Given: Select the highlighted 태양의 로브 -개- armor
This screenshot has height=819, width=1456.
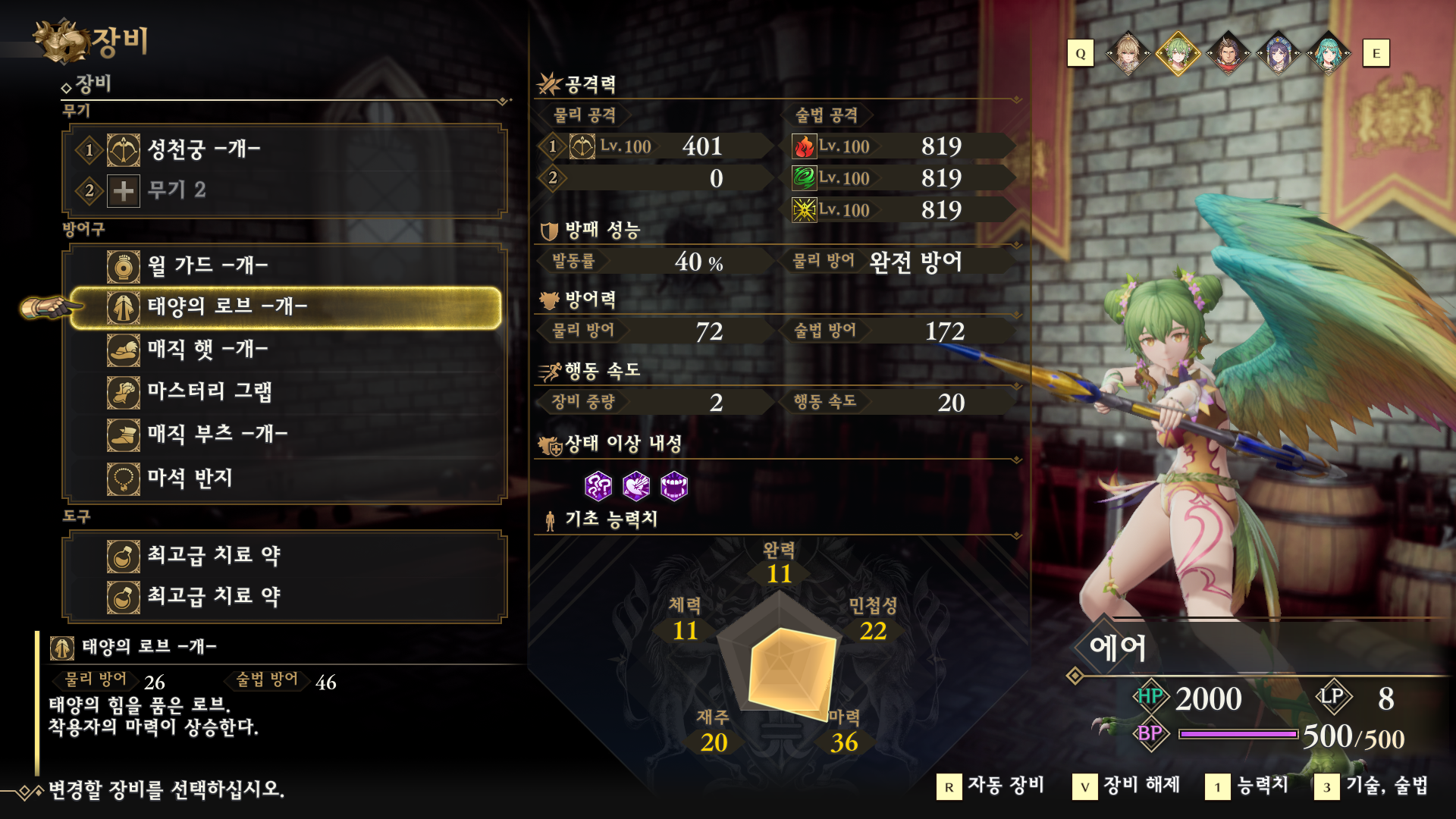Looking at the screenshot, I should coord(284,307).
